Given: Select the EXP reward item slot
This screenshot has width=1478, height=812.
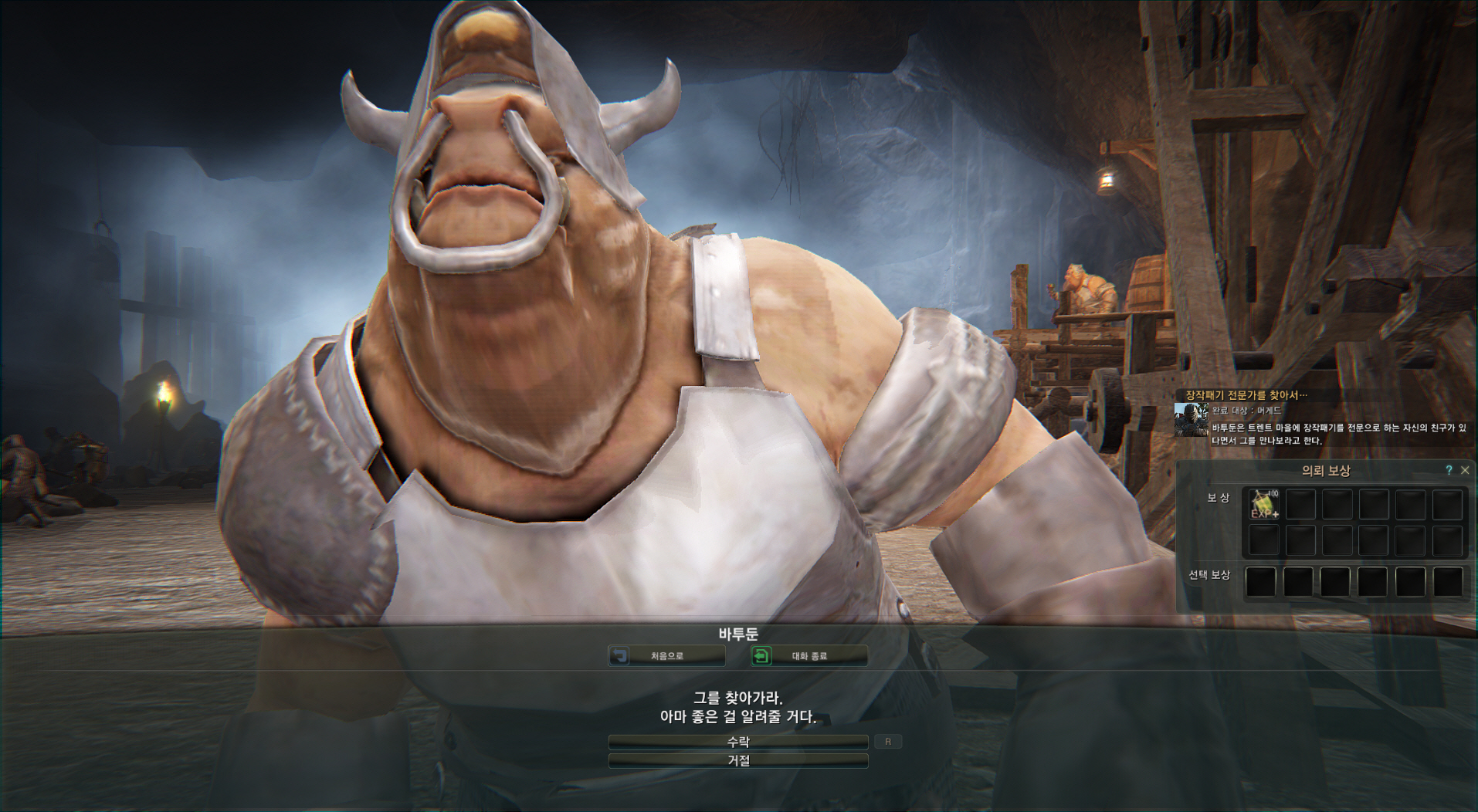Looking at the screenshot, I should coord(1264,505).
